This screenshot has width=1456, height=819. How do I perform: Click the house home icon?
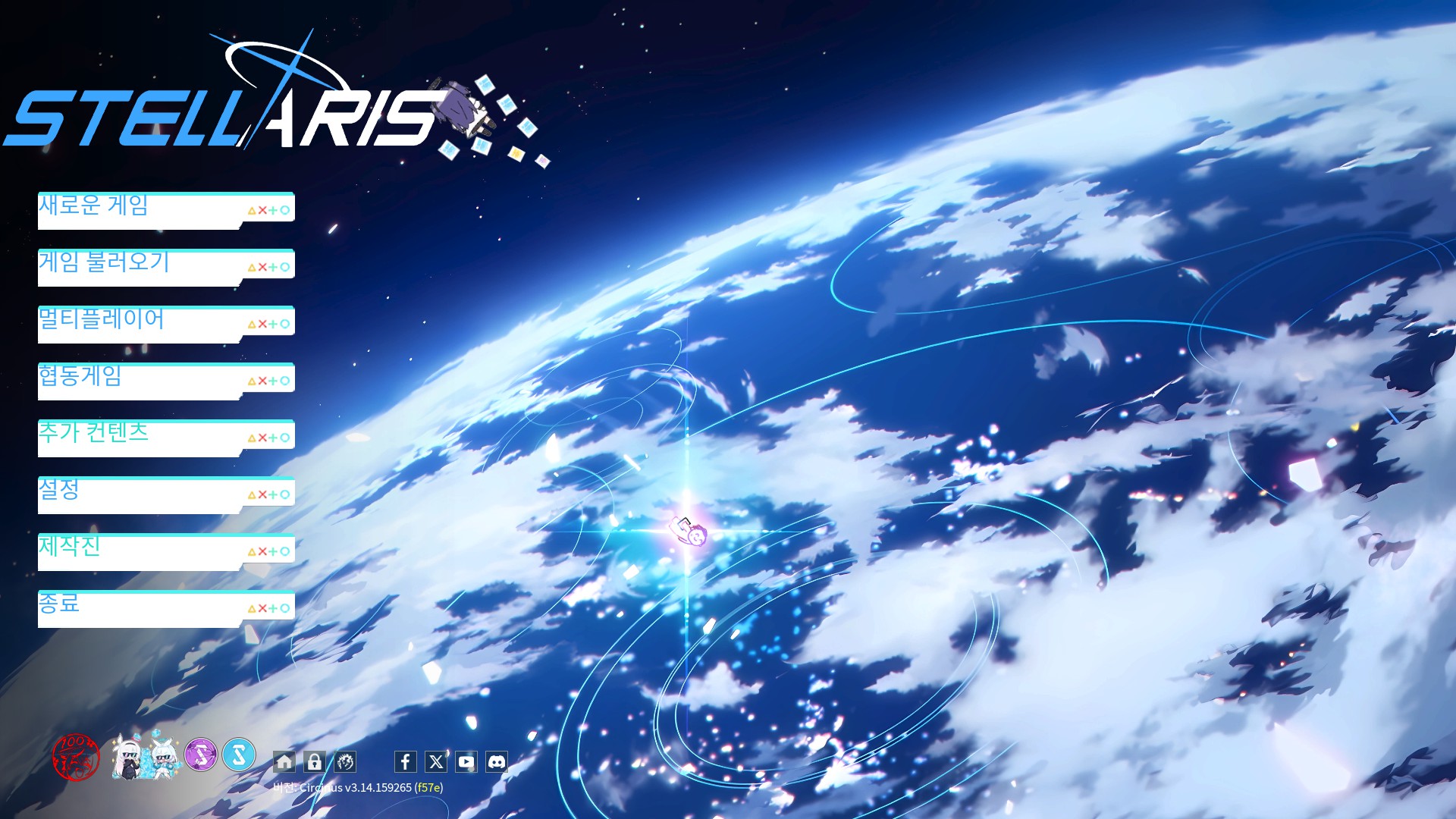(284, 761)
